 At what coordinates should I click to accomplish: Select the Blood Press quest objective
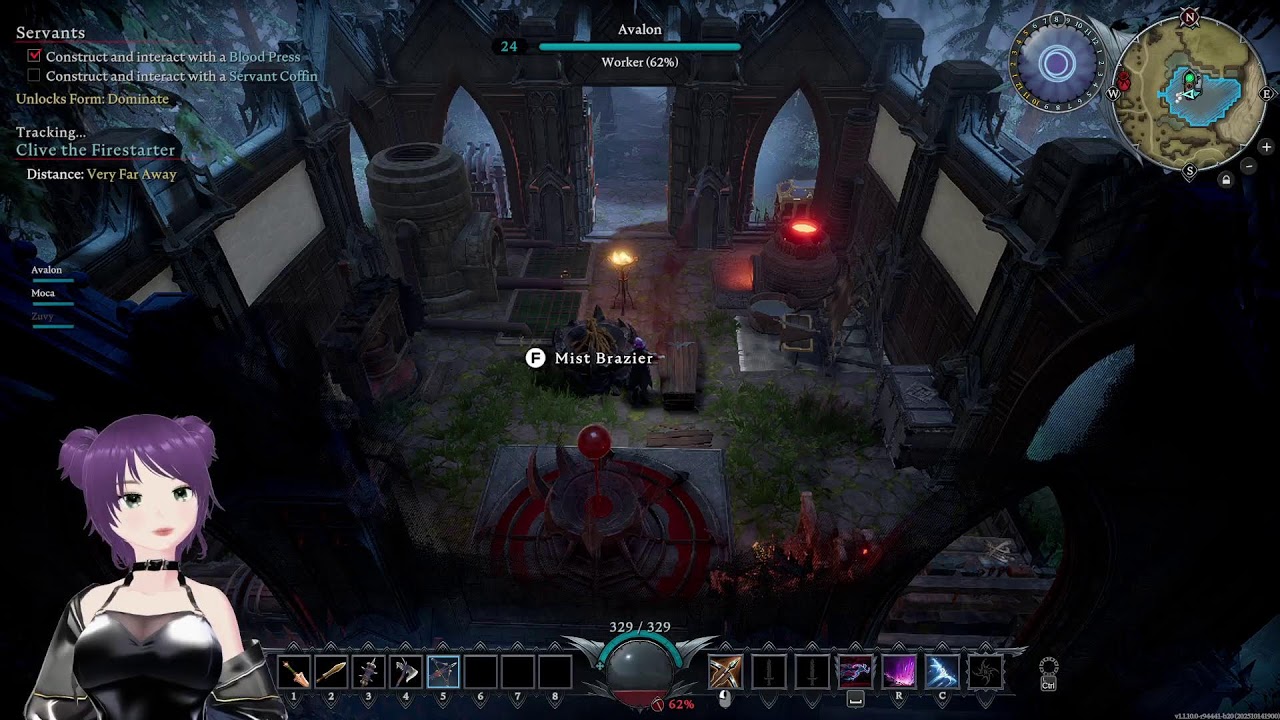[172, 57]
